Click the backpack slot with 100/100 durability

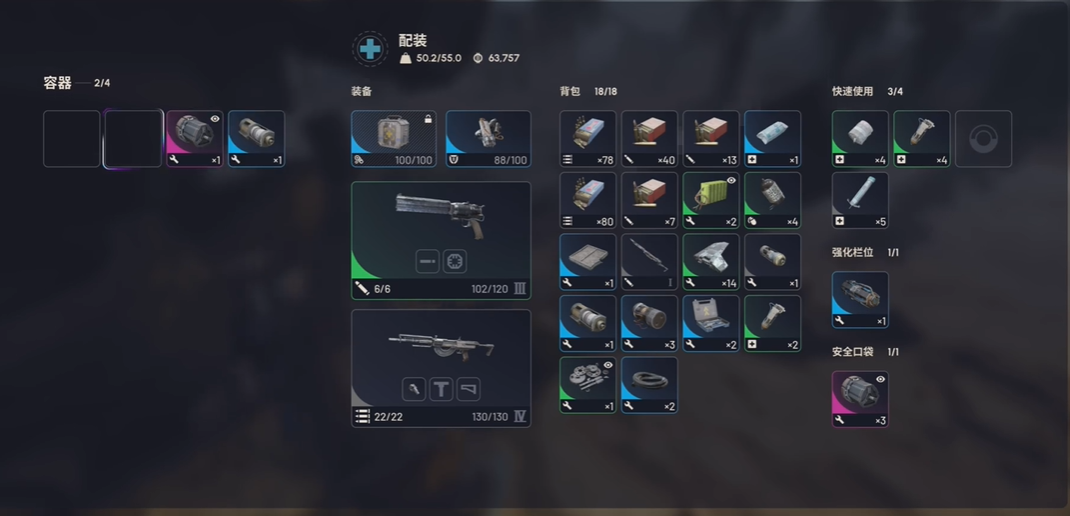(x=393, y=138)
